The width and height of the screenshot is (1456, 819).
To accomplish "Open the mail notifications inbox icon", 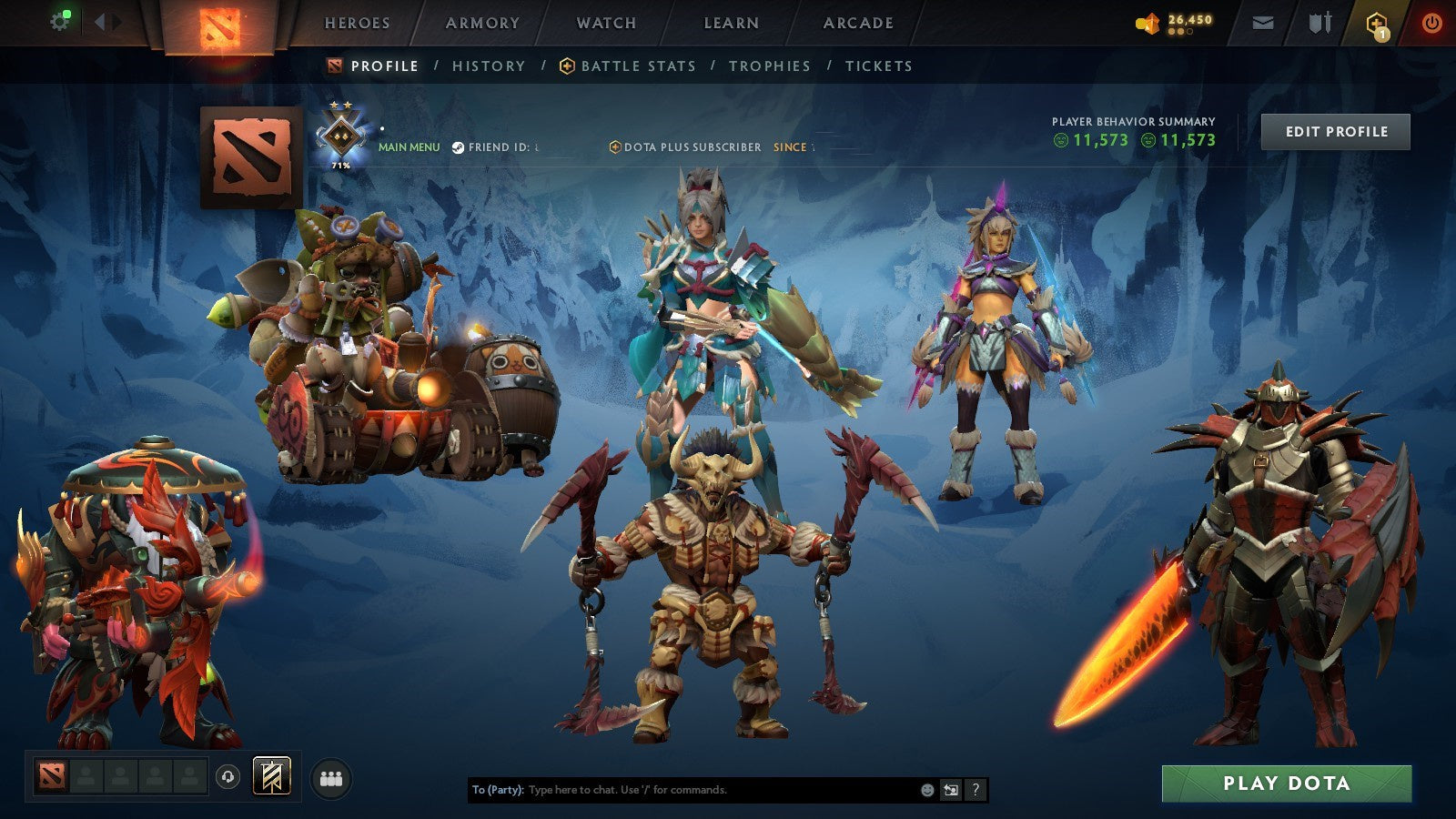I will 1260,23.
